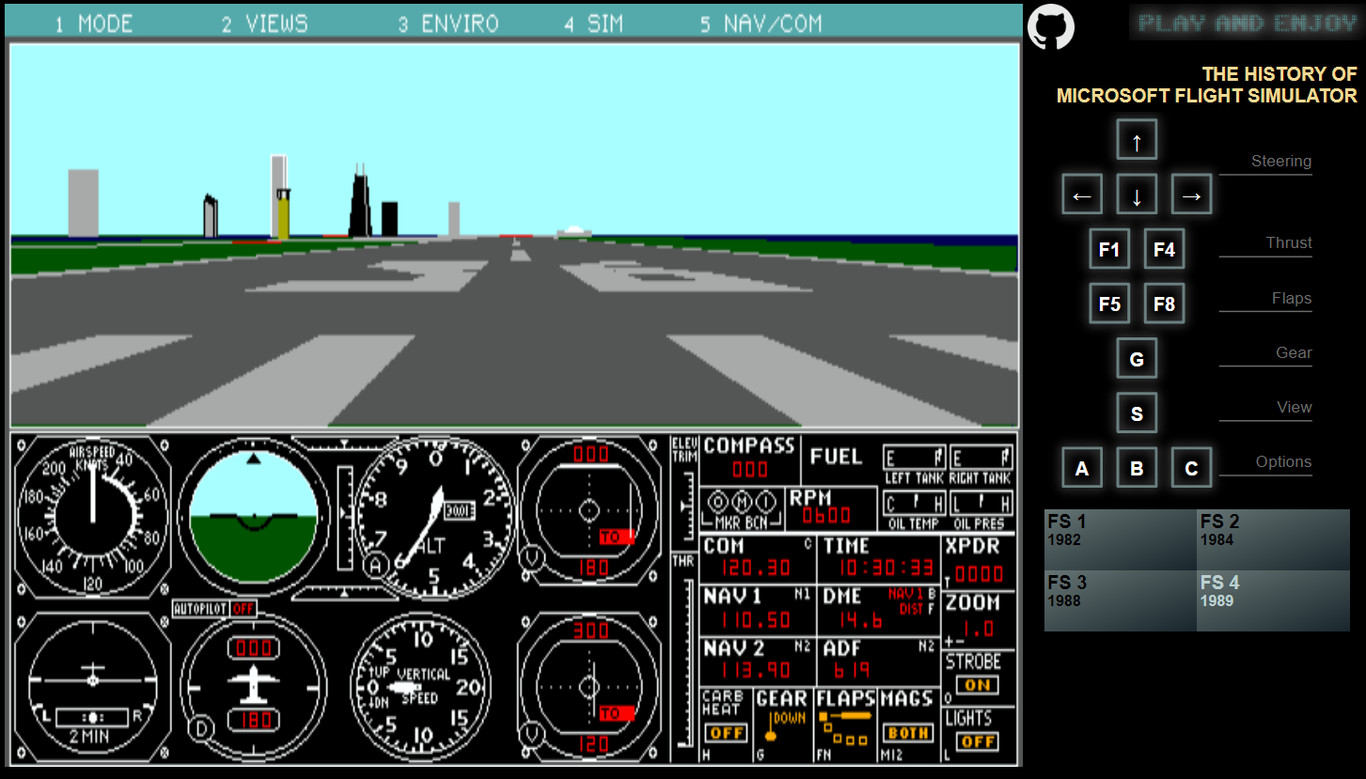Open the GitHub link icon
This screenshot has height=779, width=1366.
pos(1050,27)
